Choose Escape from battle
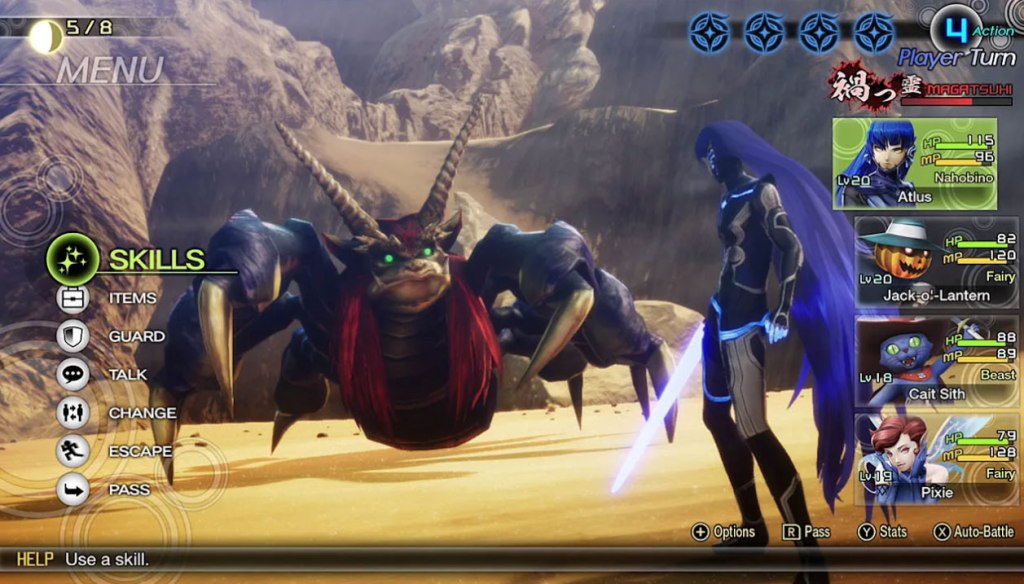 coord(140,451)
